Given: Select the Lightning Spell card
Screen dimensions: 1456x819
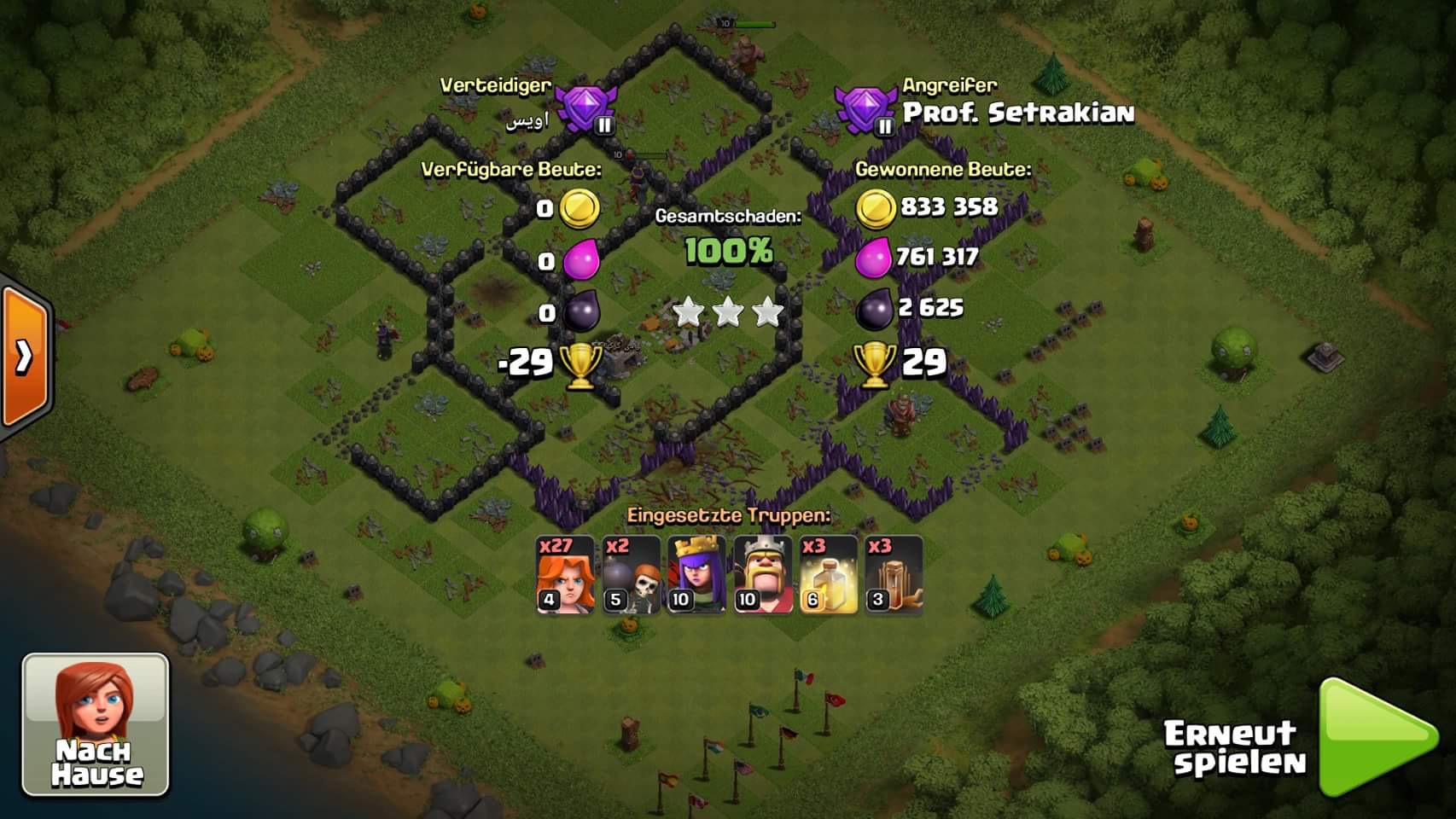Looking at the screenshot, I should (828, 575).
